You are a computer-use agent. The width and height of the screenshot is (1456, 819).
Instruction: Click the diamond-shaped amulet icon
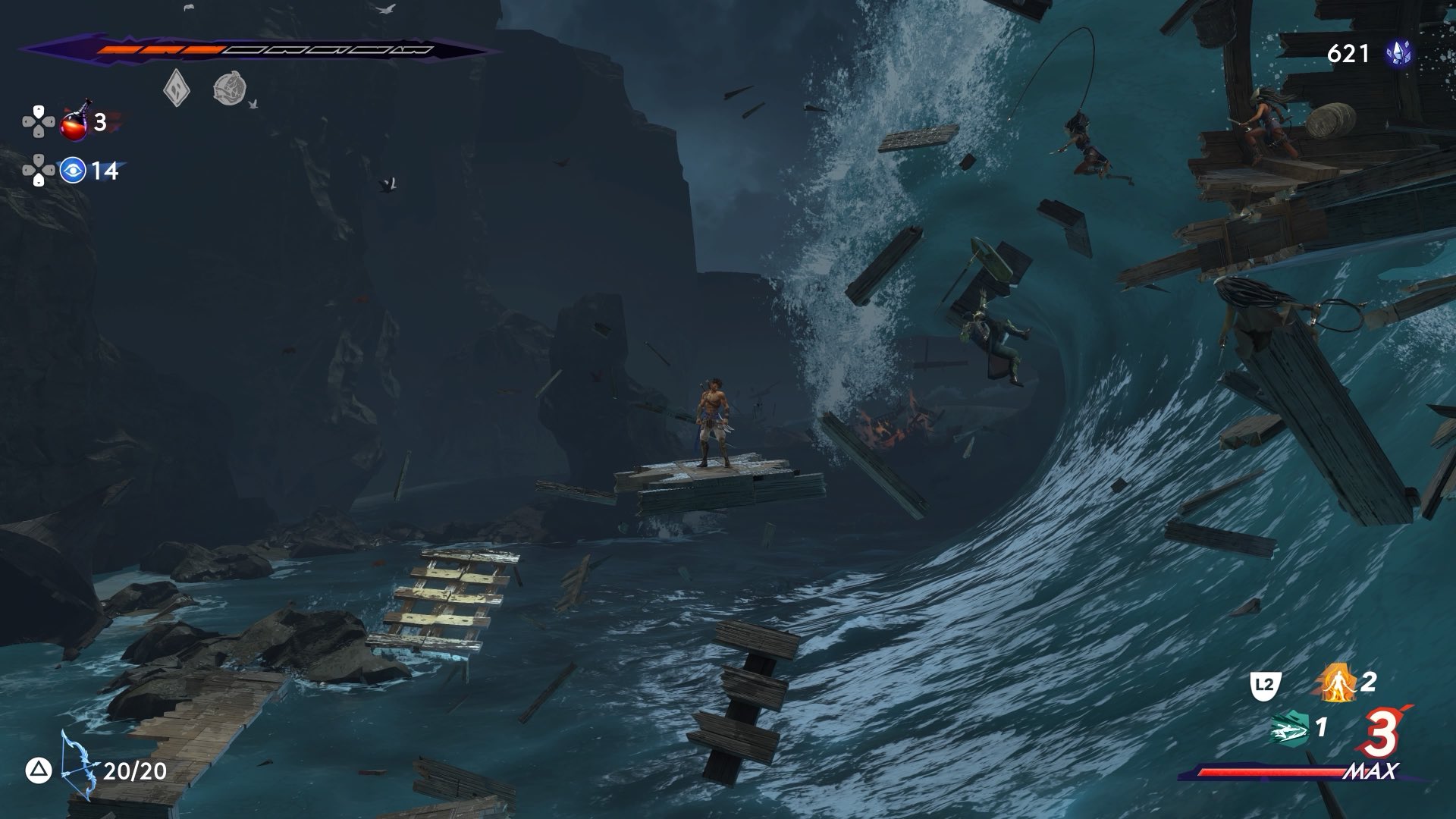click(x=176, y=89)
